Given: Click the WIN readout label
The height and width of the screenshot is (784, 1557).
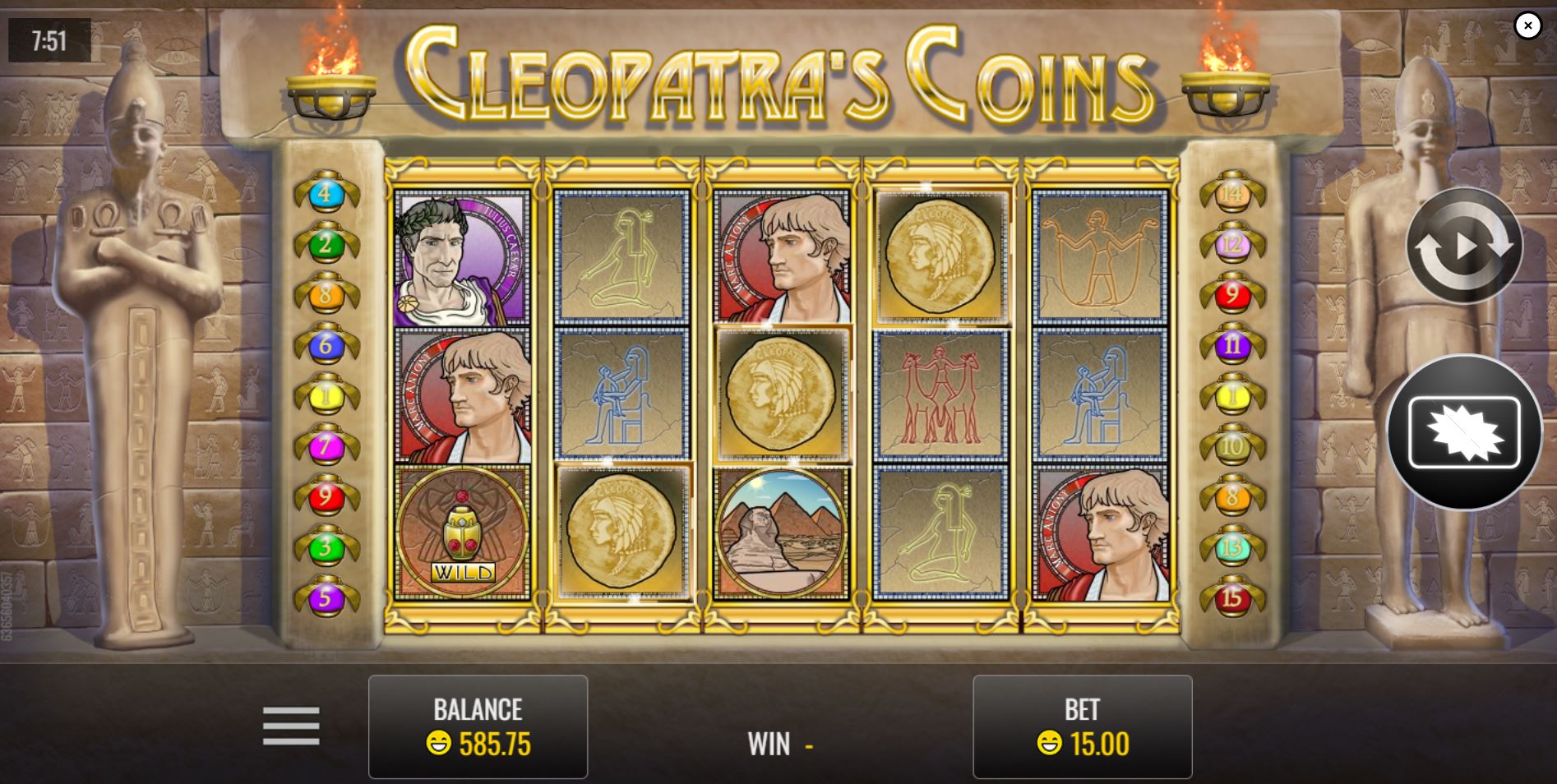Looking at the screenshot, I should coord(769,745).
